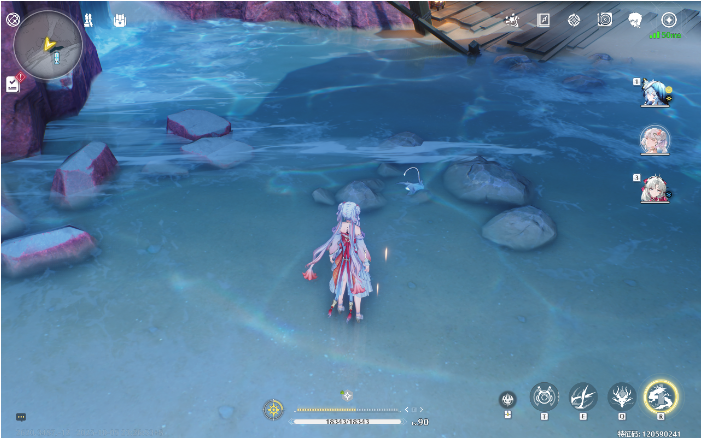Activate the glowing gold-ringed ultimate skill
The width and height of the screenshot is (703, 440).
(x=661, y=397)
